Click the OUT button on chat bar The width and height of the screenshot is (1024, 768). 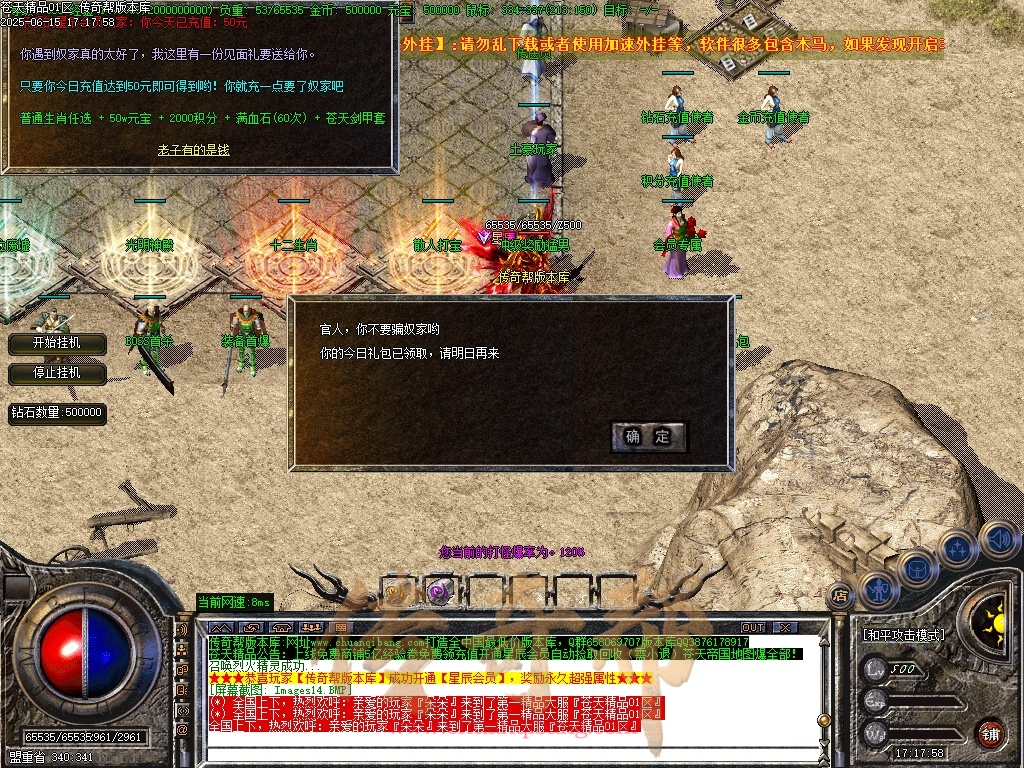[752, 627]
